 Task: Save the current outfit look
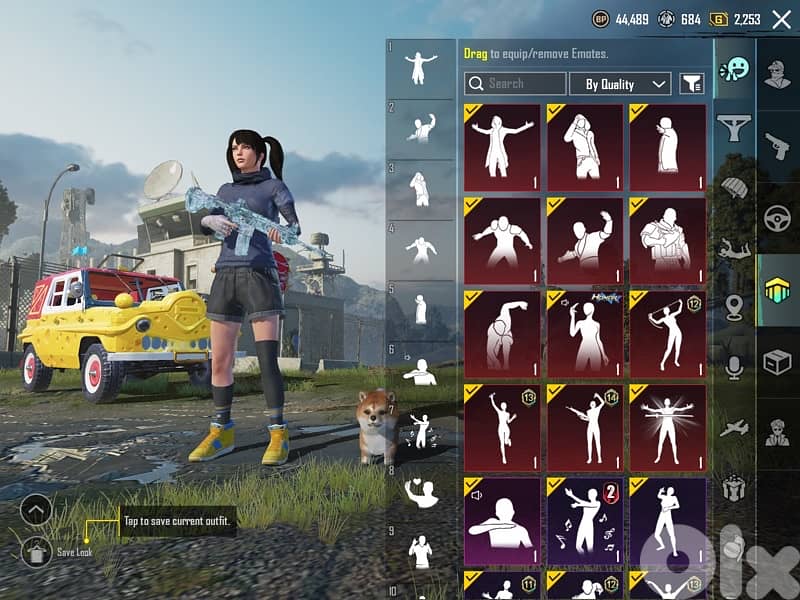pyautogui.click(x=36, y=549)
